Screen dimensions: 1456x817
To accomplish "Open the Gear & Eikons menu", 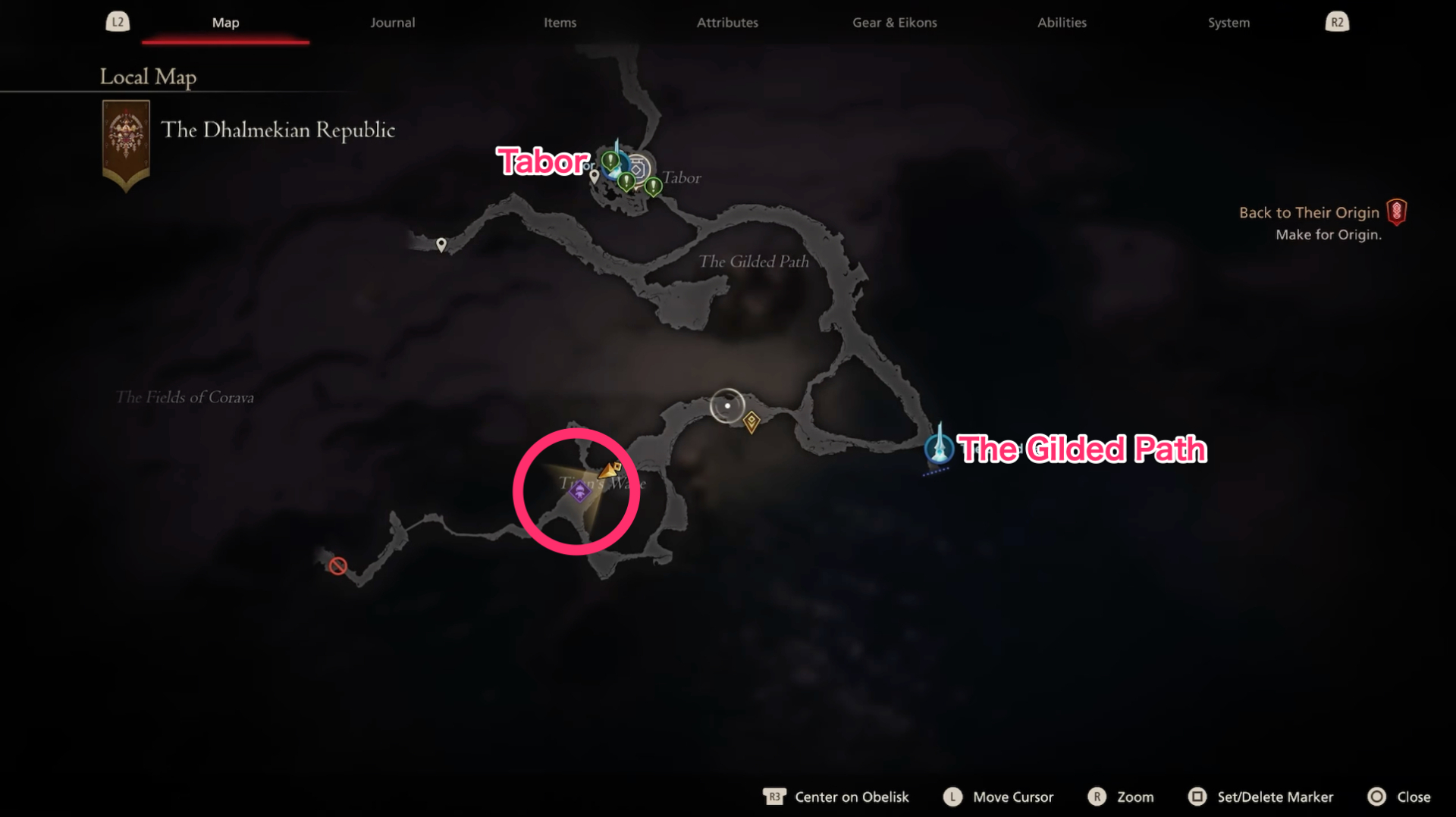I will coord(895,22).
